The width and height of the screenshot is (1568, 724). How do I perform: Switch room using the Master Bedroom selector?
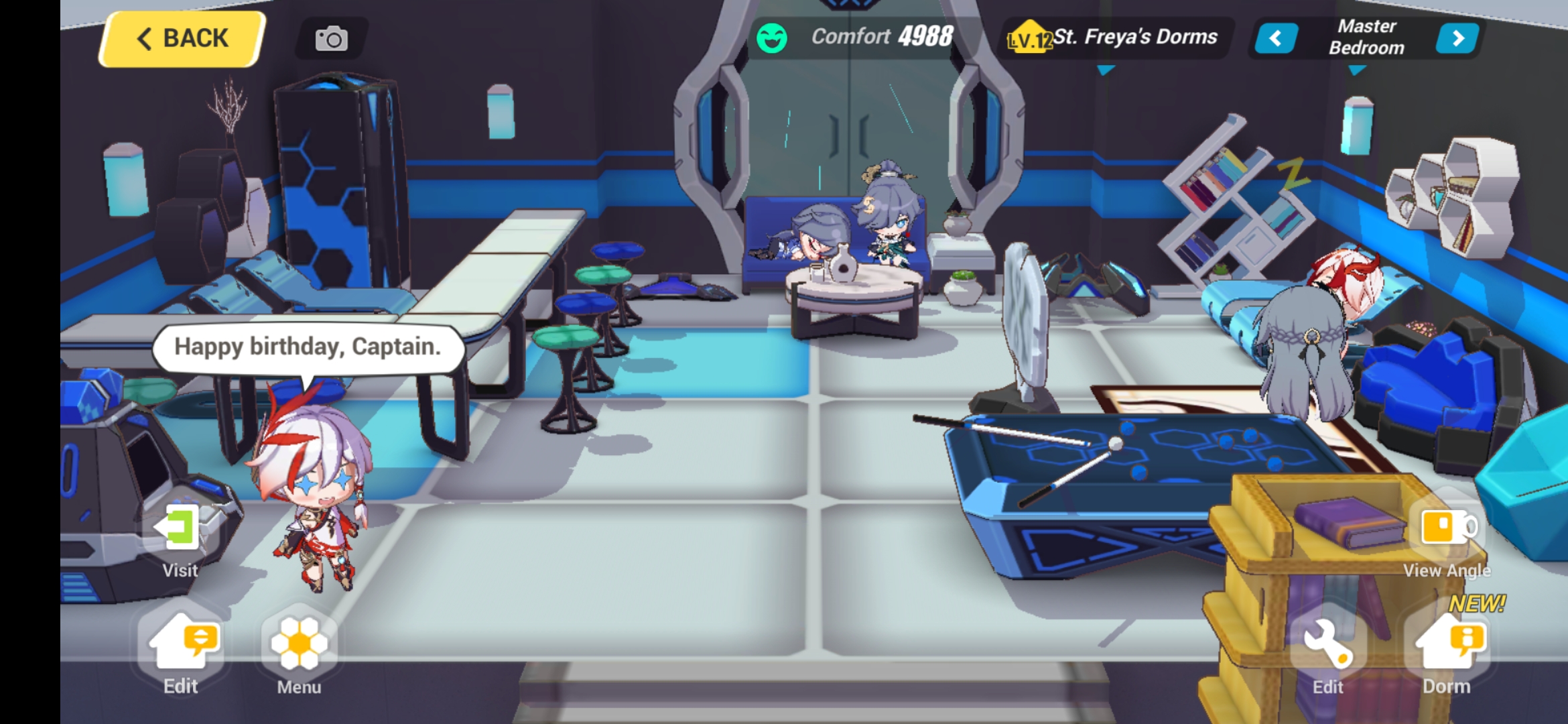(x=1367, y=38)
